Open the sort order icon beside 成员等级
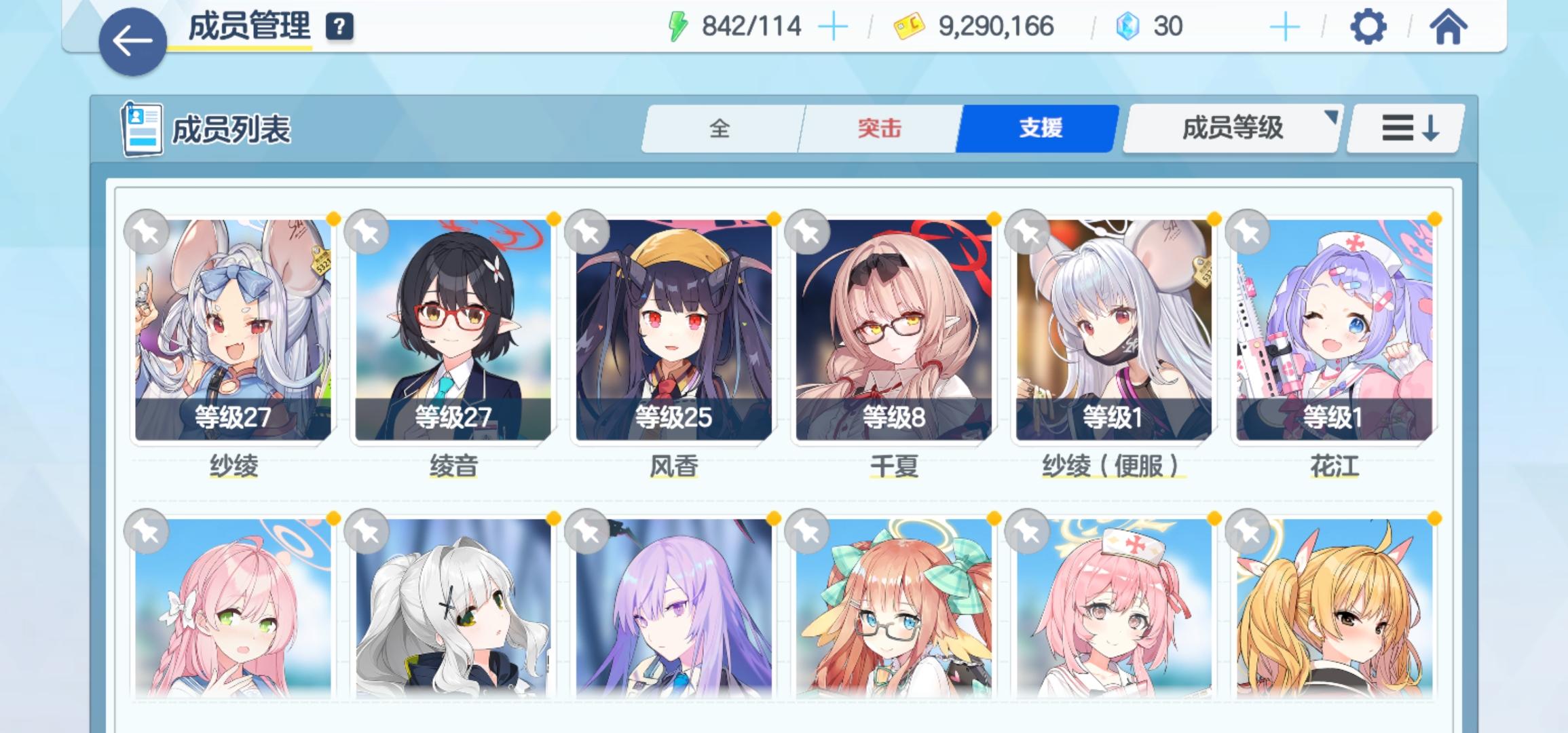Viewport: 1568px width, 733px height. pos(1406,129)
